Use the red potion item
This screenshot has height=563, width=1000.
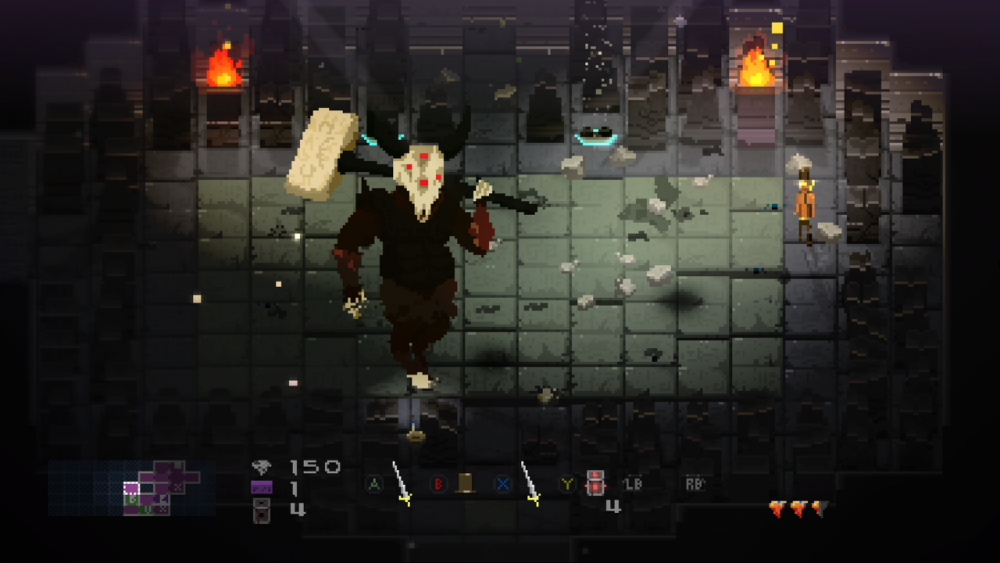pyautogui.click(x=596, y=483)
